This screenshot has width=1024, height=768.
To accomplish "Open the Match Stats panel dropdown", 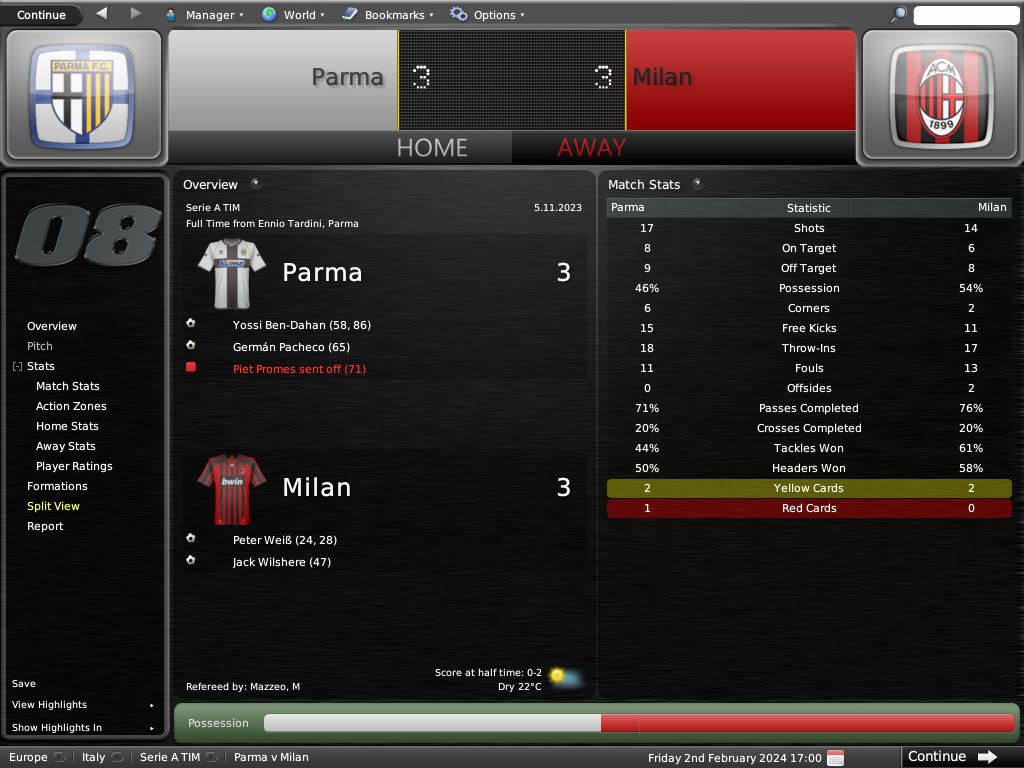I will [x=697, y=184].
